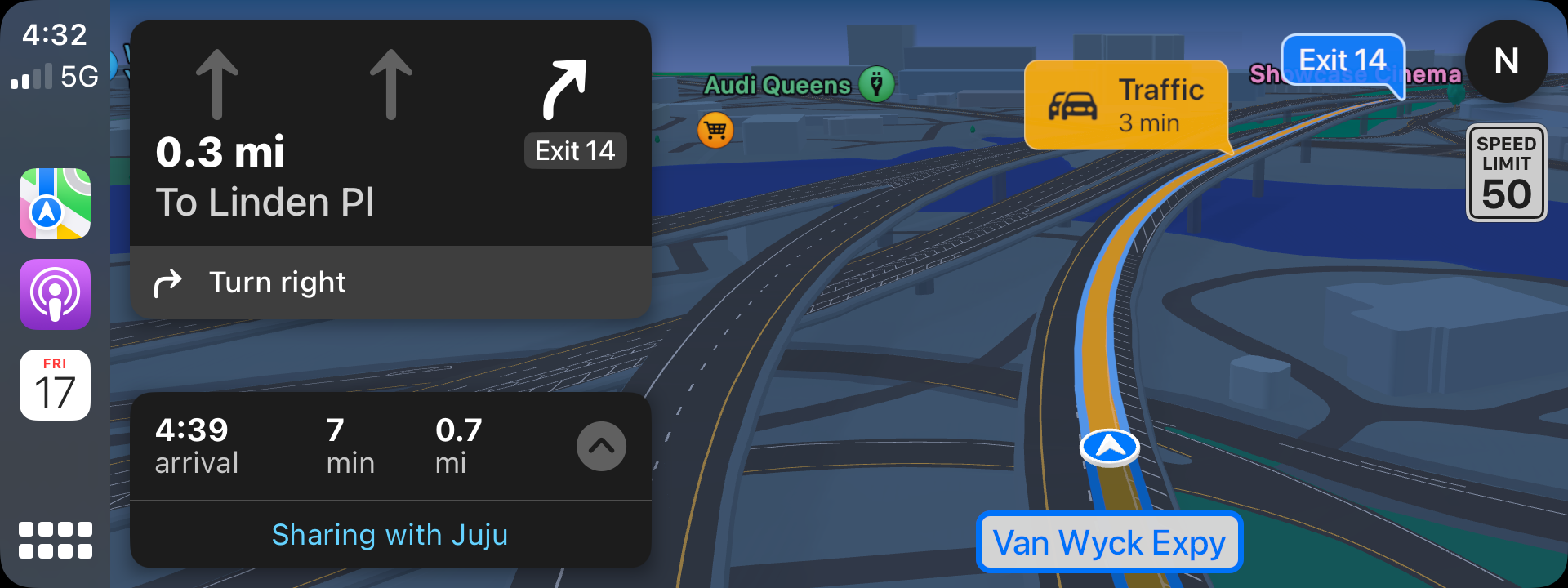Select the Exit 14 map label

click(x=1342, y=60)
